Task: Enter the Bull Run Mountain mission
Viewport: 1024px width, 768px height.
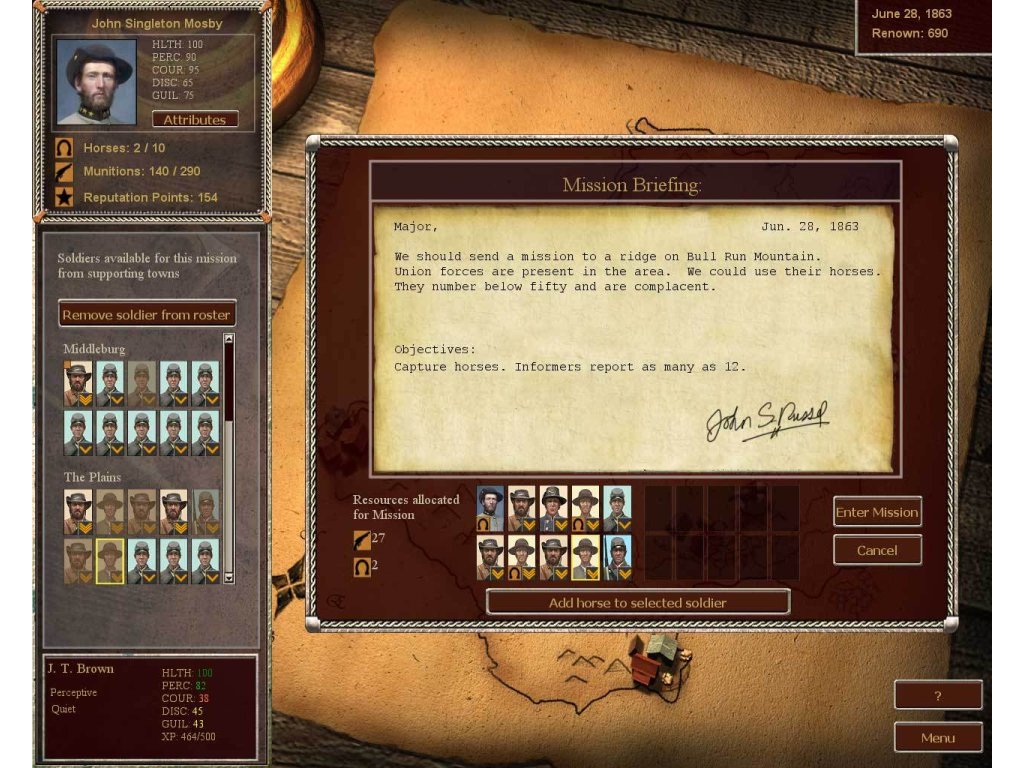Action: tap(877, 512)
